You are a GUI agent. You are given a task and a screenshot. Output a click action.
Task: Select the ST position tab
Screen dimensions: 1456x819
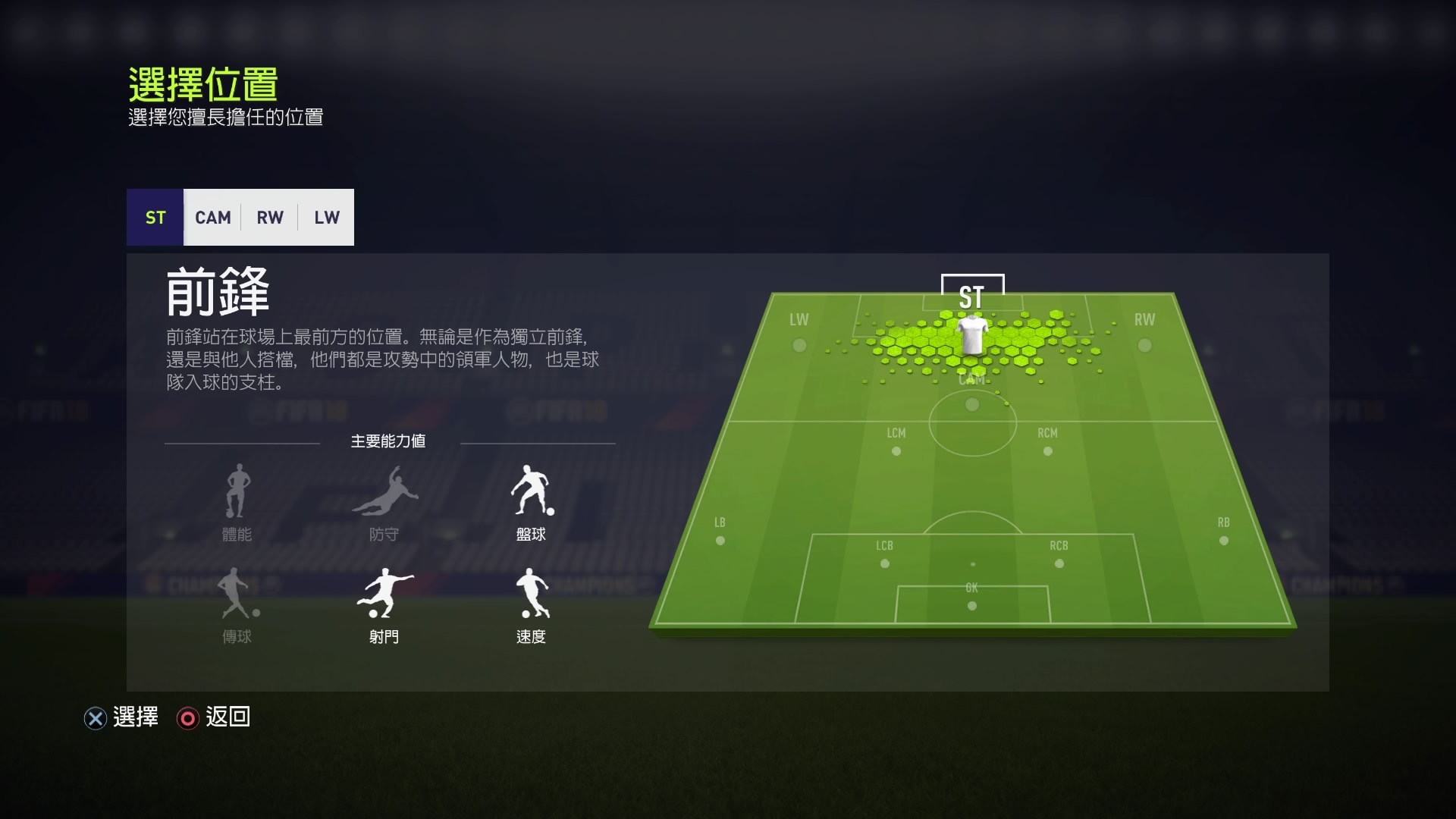pos(155,218)
